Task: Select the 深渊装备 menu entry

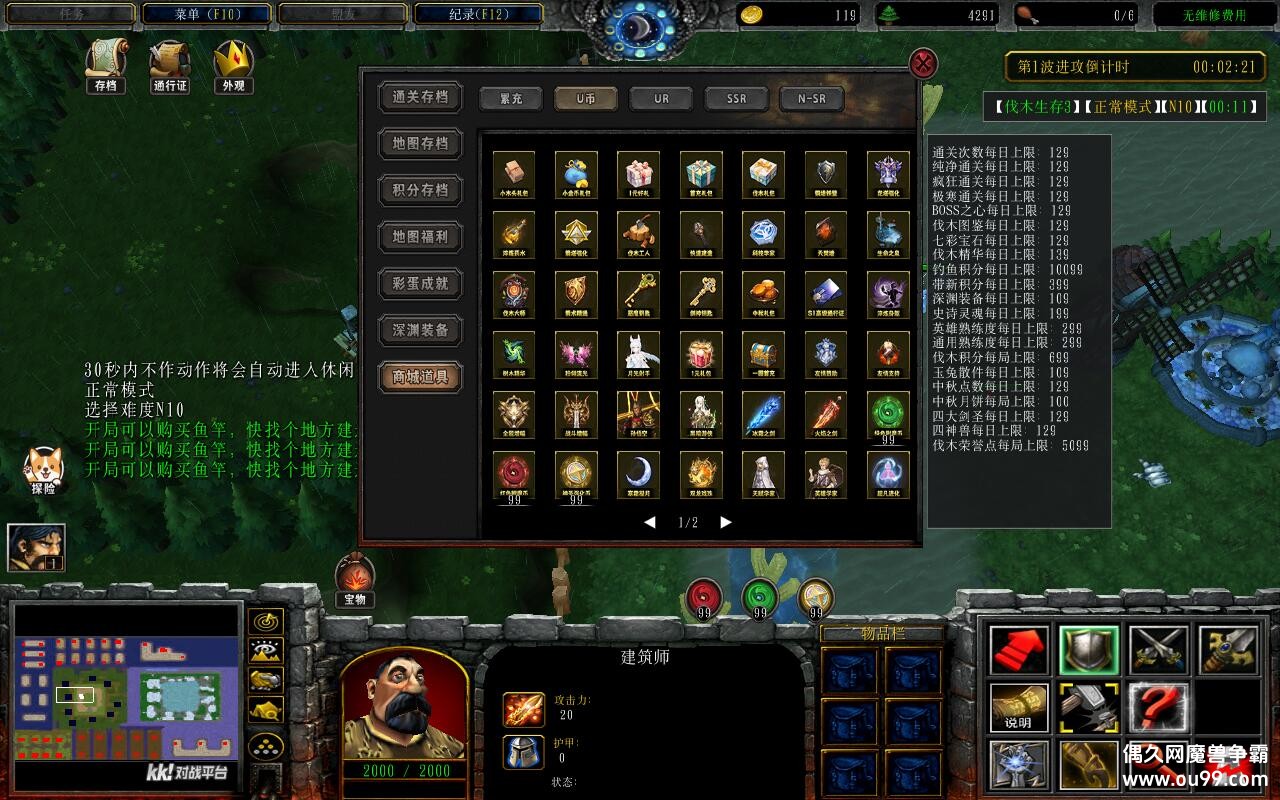Action: (420, 330)
